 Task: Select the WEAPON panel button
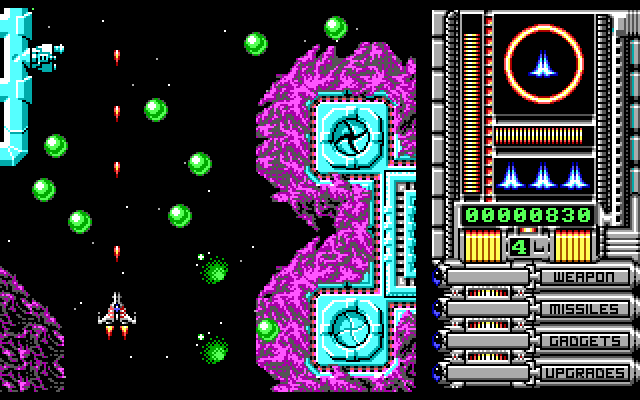tap(586, 276)
